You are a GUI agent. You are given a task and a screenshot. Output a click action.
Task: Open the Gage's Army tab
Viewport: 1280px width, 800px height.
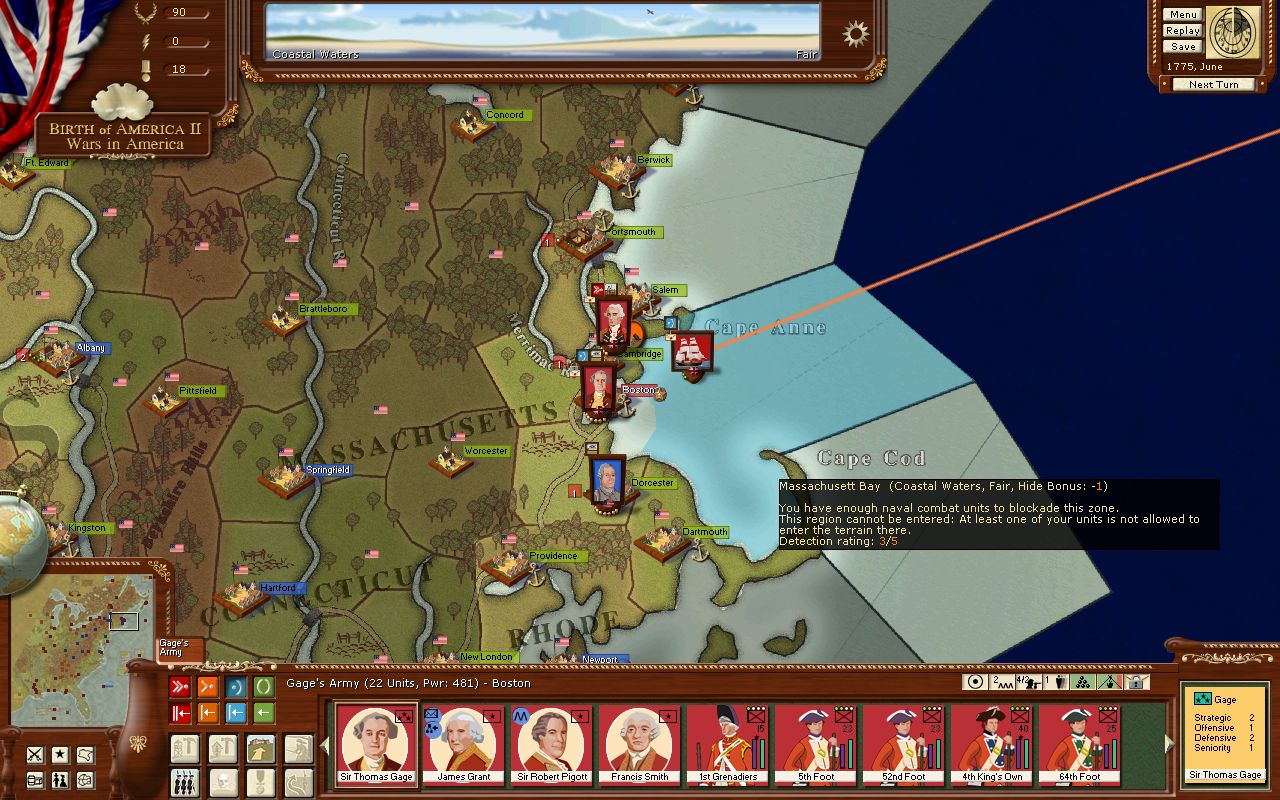(x=180, y=648)
